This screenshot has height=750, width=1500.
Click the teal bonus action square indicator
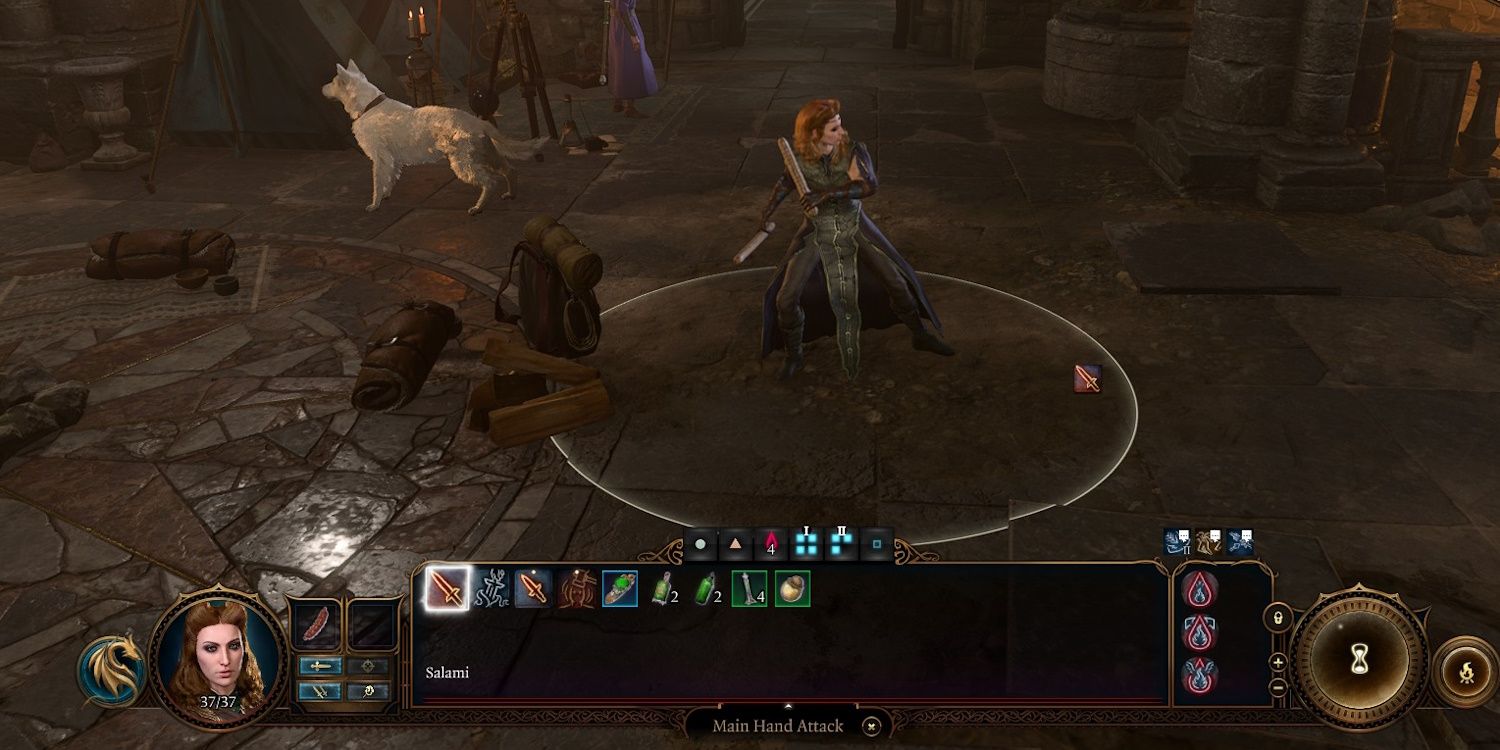pos(878,543)
